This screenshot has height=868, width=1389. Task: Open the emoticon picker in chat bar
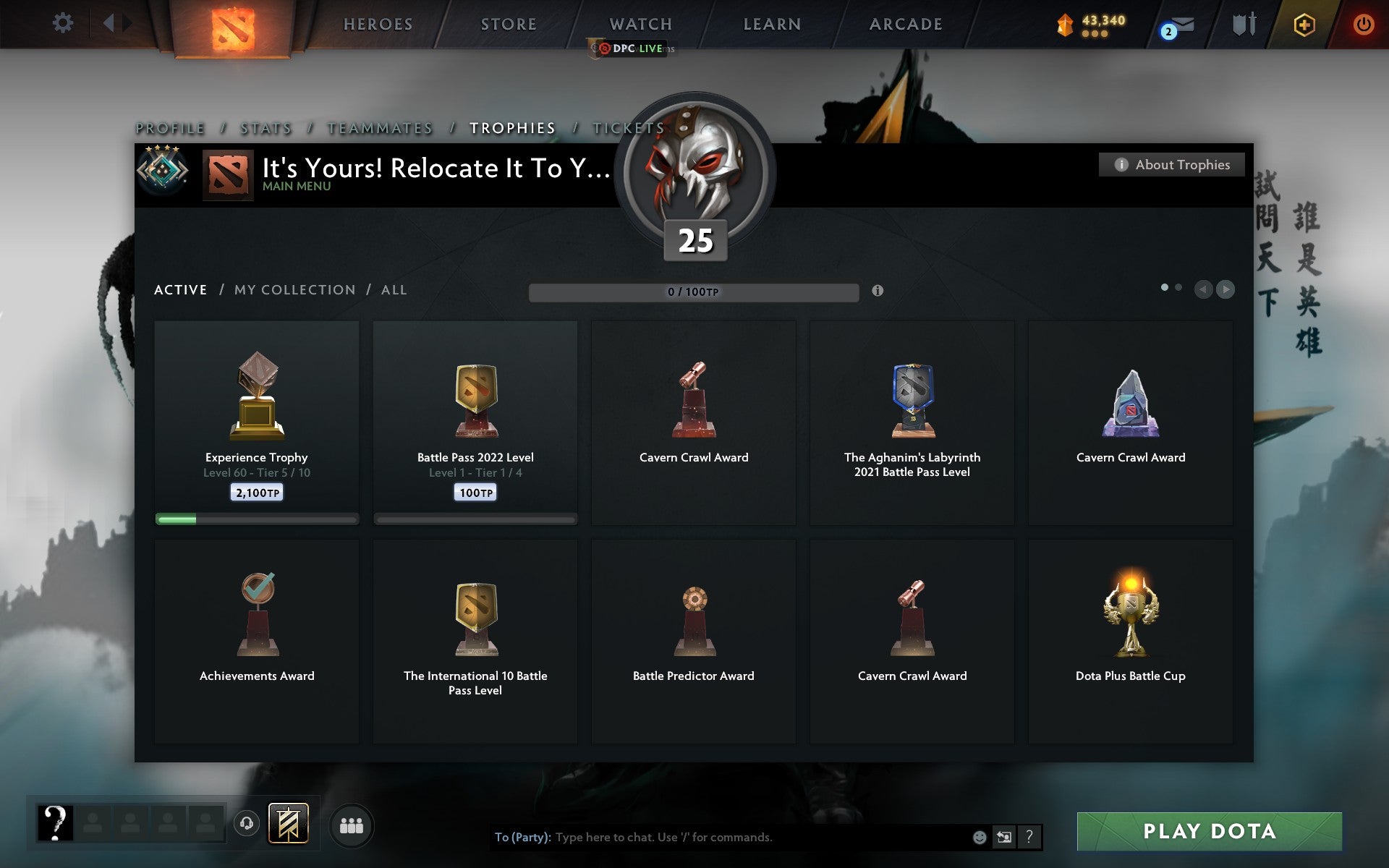coord(980,838)
